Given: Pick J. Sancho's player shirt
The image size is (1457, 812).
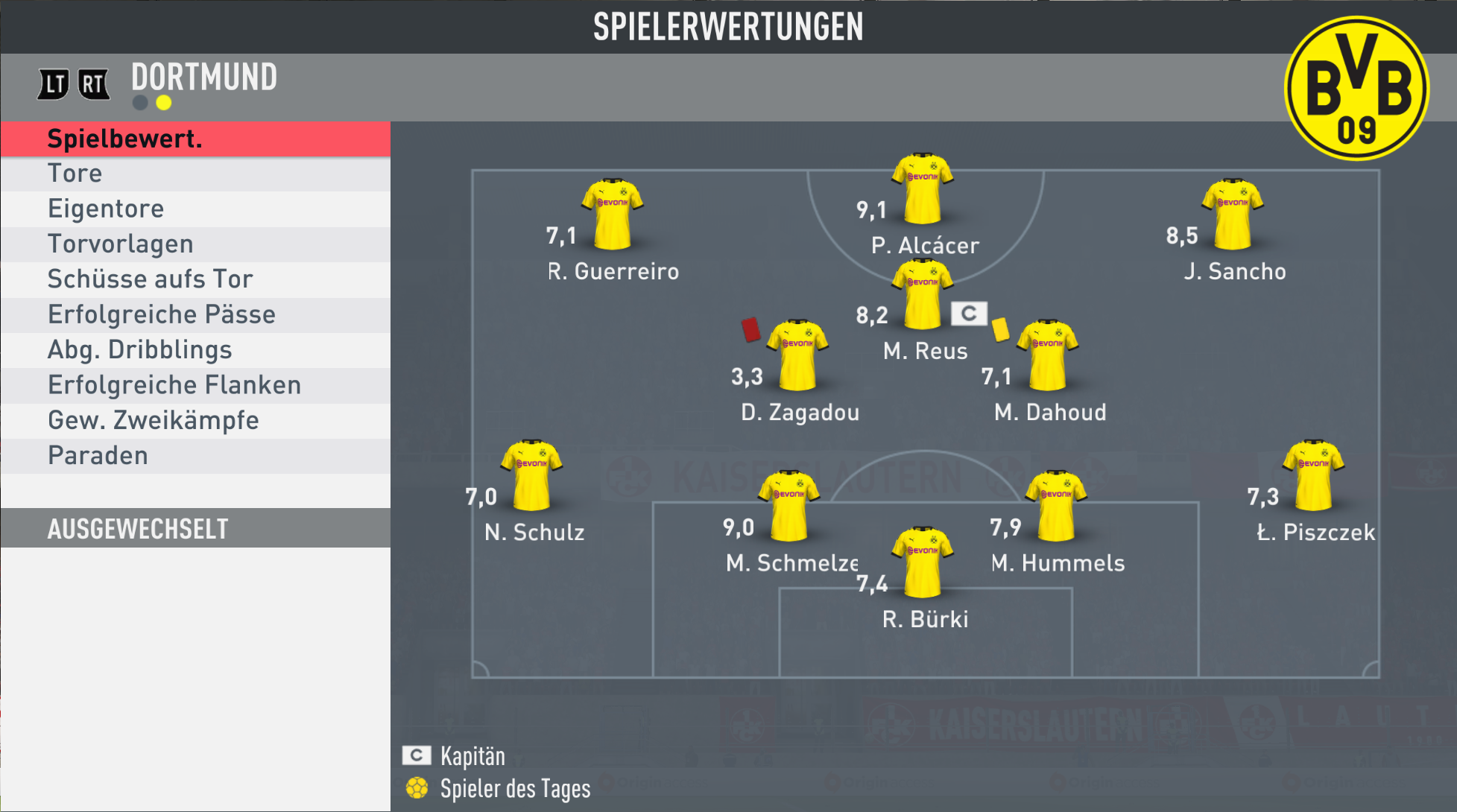Looking at the screenshot, I should coord(1233,214).
